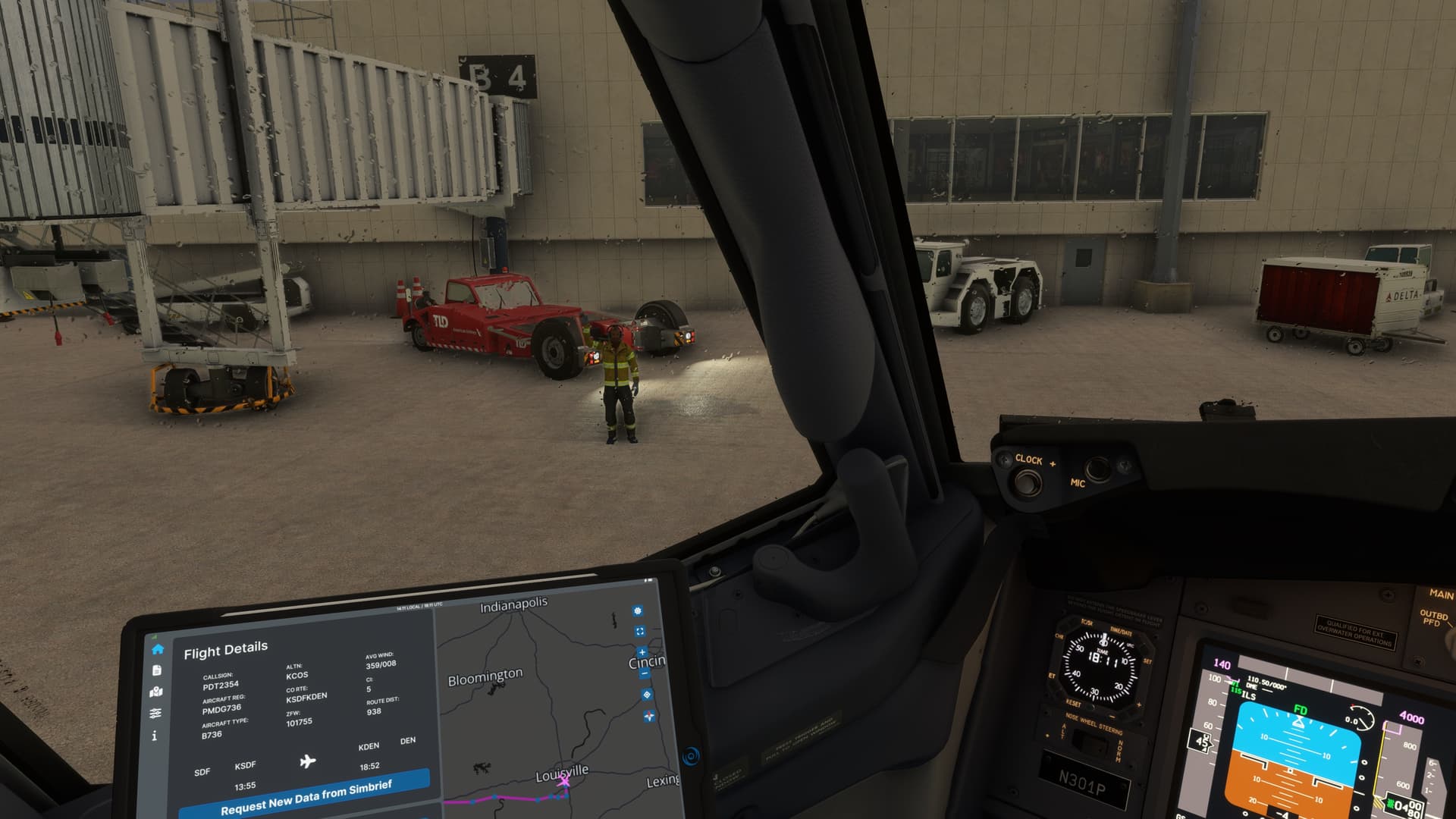
Task: Click the map compass orientation button
Action: pyautogui.click(x=649, y=716)
